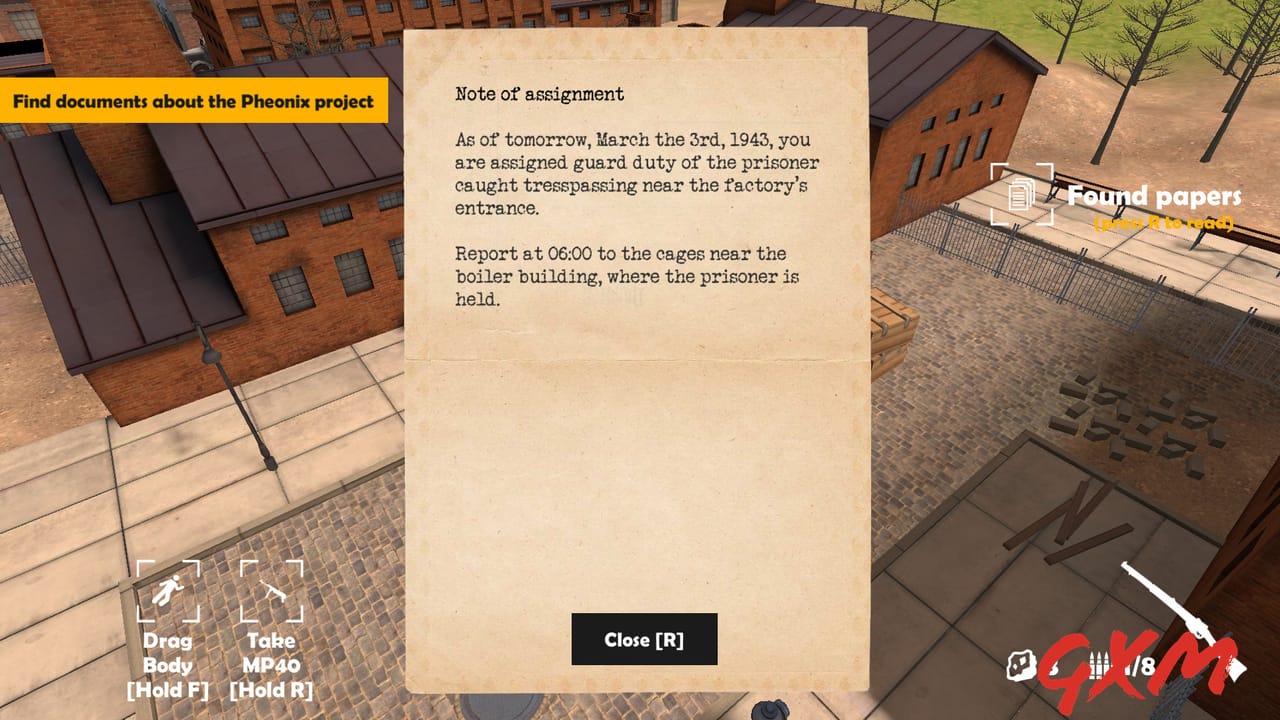Click the Drag Body running-figure icon
The height and width of the screenshot is (720, 1280).
[170, 588]
